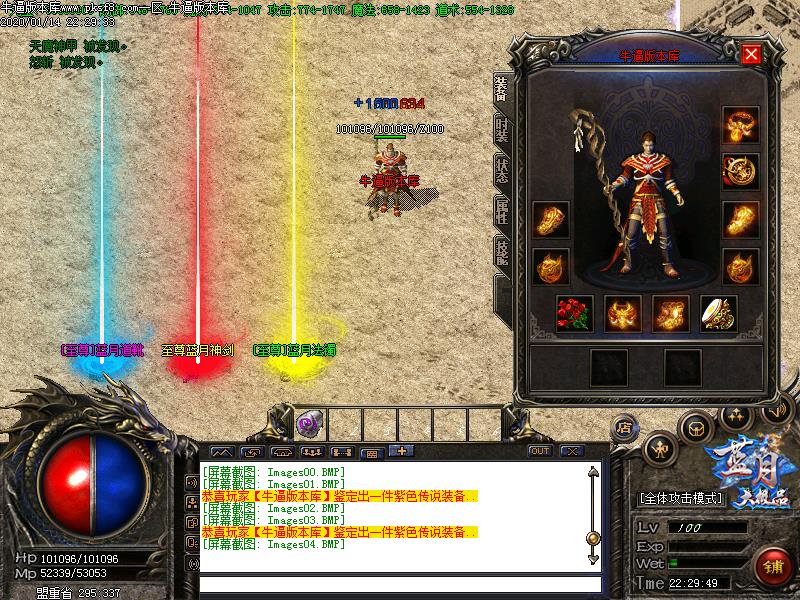Screen dimensions: 800x600
Task: Click the purple spiral scroll in hotbar
Action: point(308,423)
